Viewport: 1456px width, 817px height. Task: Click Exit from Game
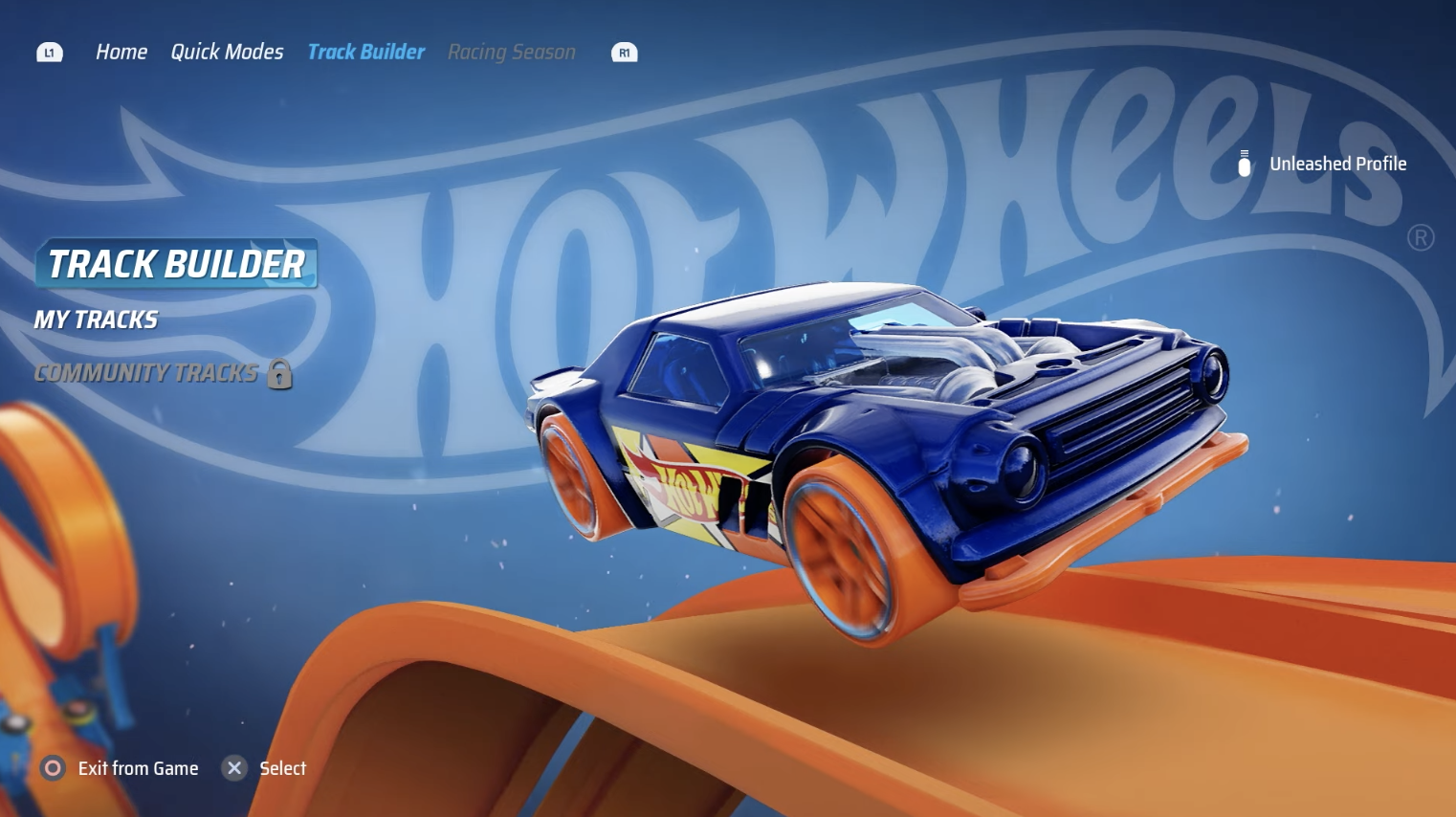[137, 768]
